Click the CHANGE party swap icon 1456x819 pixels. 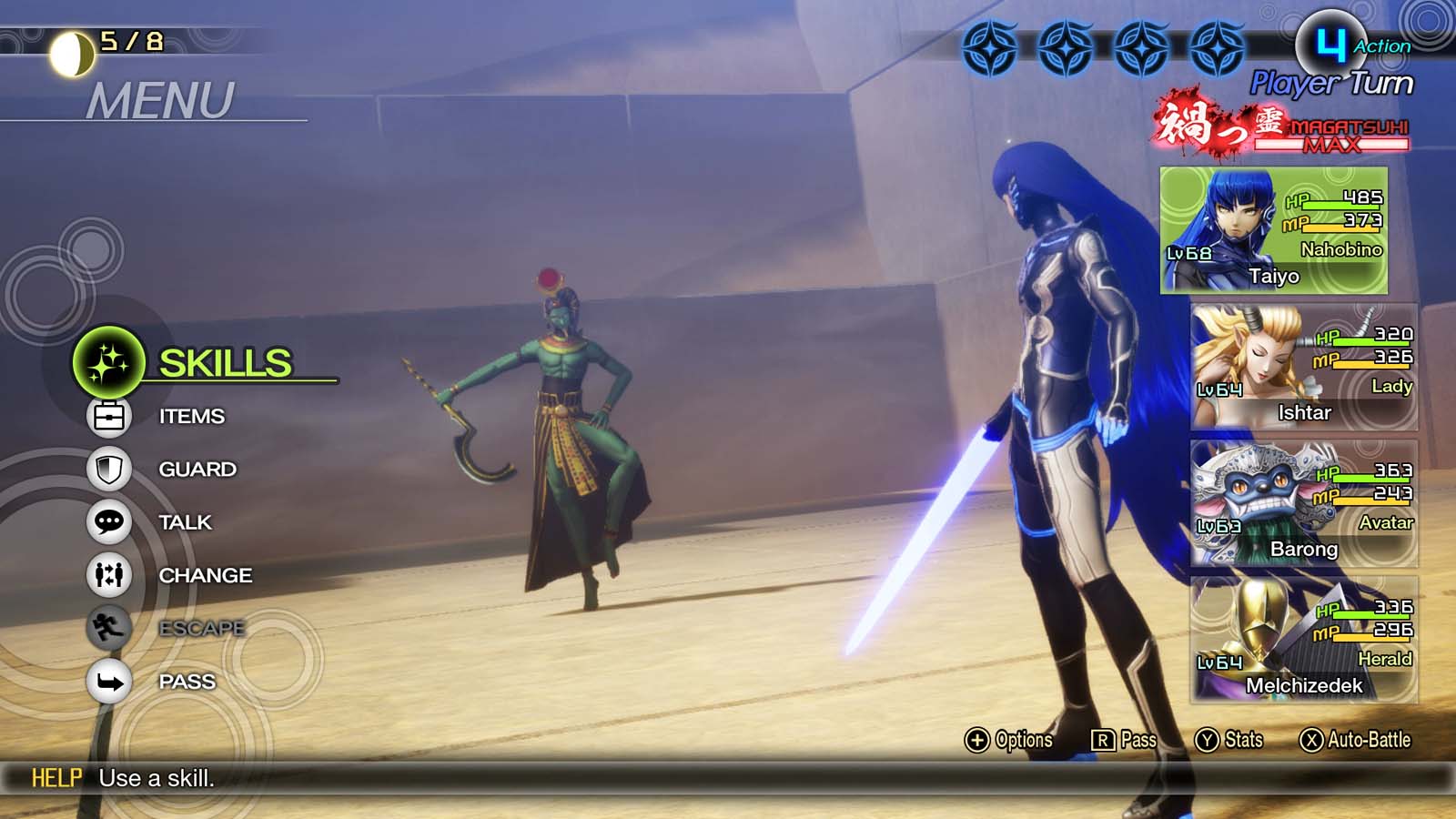111,575
